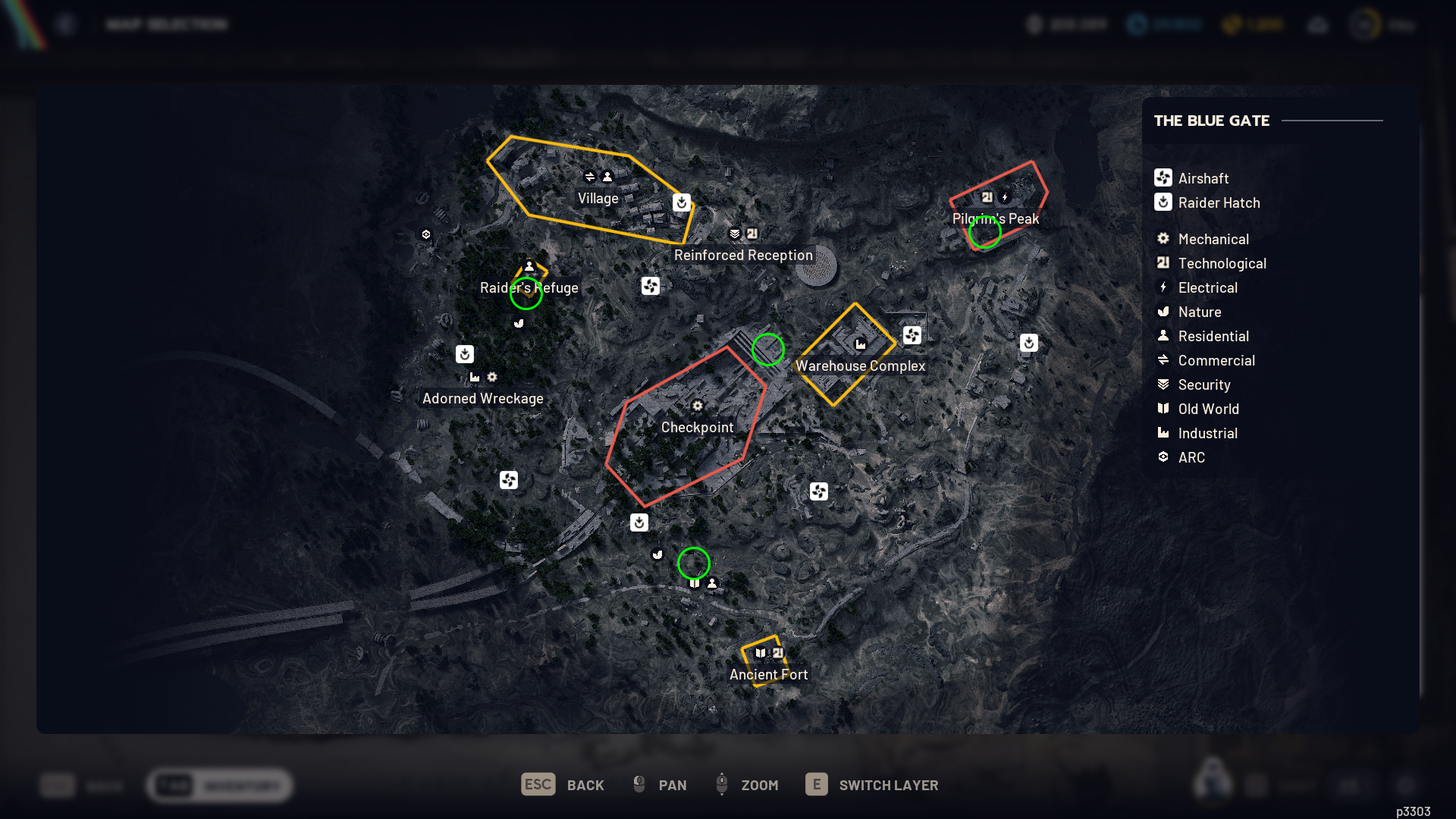Toggle the Residential filter in the legend
Screen dimensions: 1456x819
coord(1164,336)
